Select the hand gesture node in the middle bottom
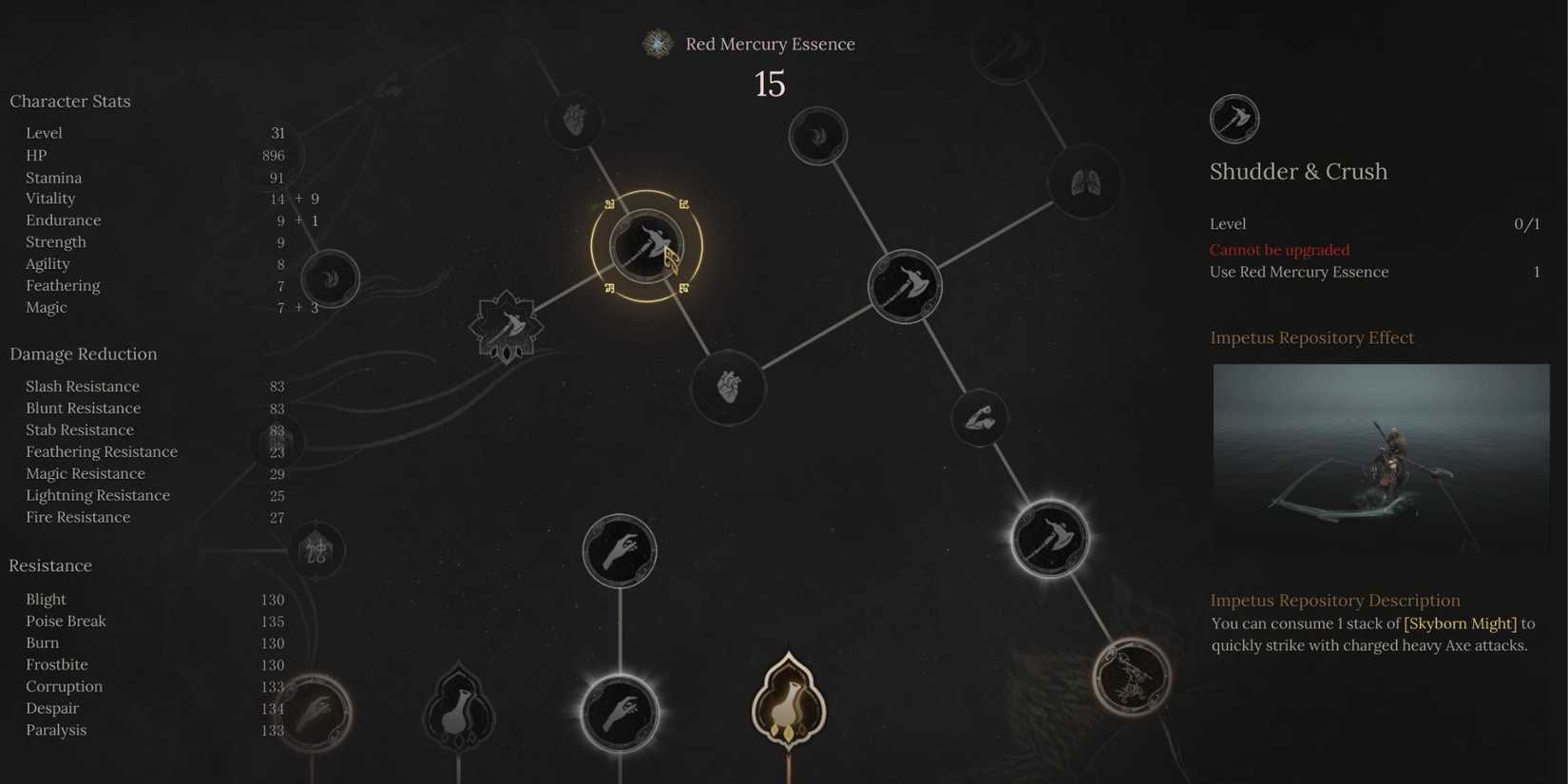The width and height of the screenshot is (1568, 784). tap(620, 551)
